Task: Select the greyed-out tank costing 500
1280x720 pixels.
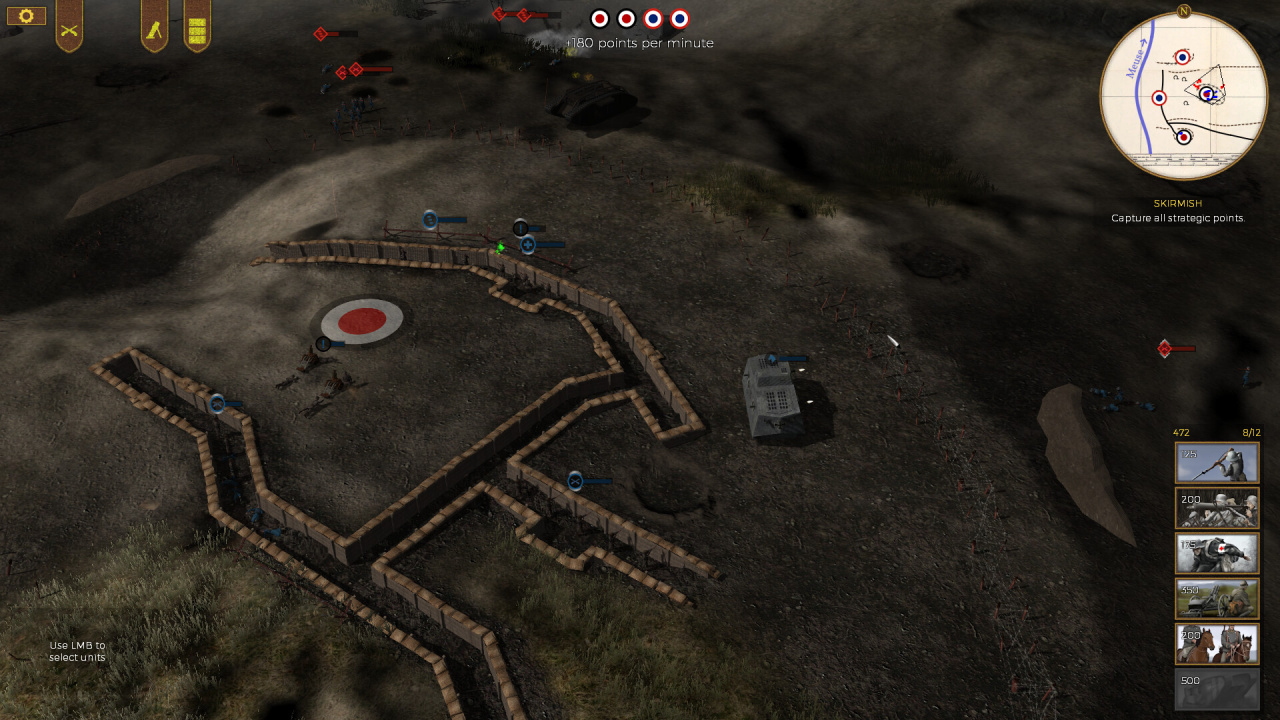Action: [x=1216, y=689]
